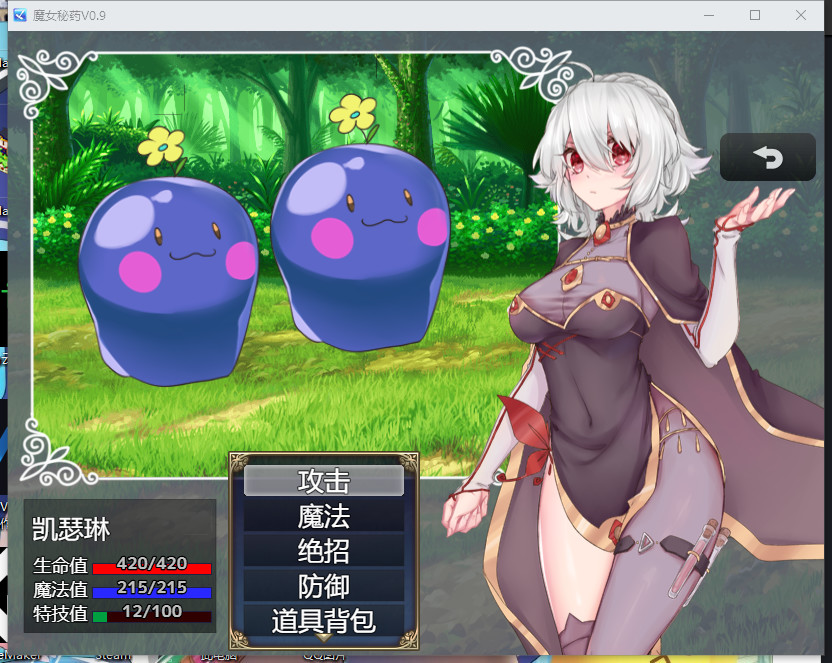
Task: Click the back arrow button
Action: tap(767, 157)
